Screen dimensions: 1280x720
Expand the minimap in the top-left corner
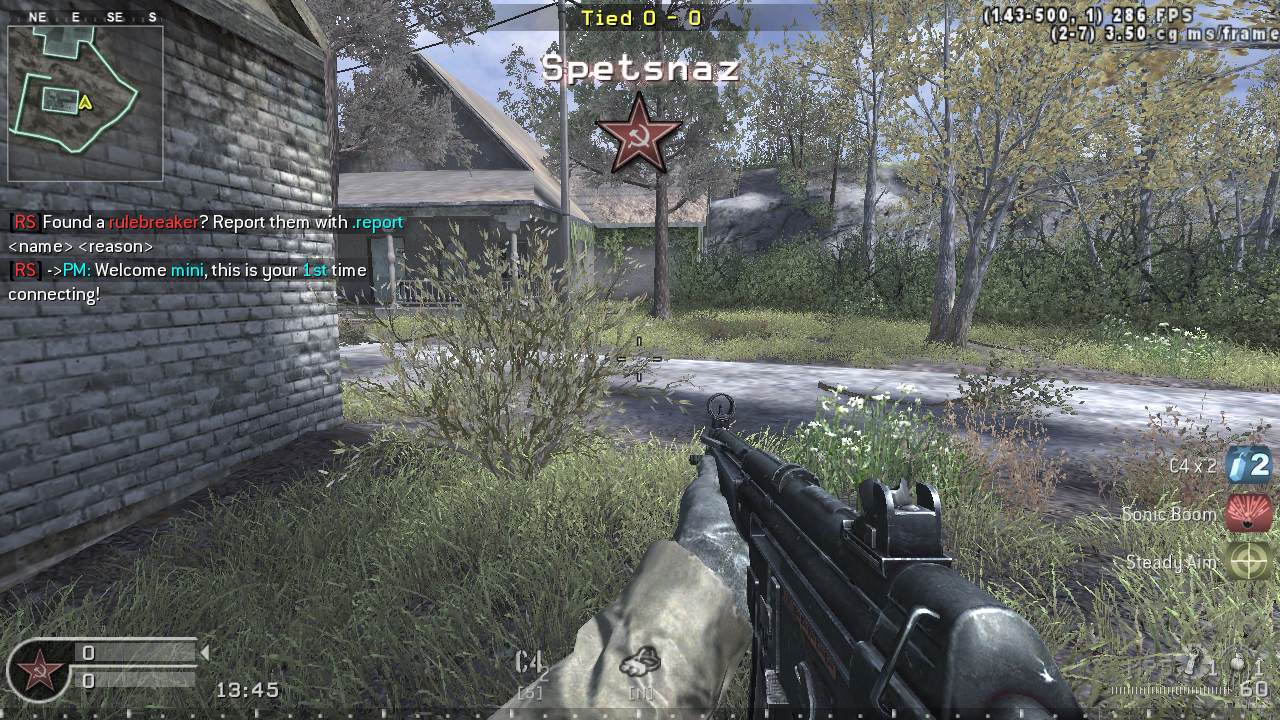tap(85, 104)
